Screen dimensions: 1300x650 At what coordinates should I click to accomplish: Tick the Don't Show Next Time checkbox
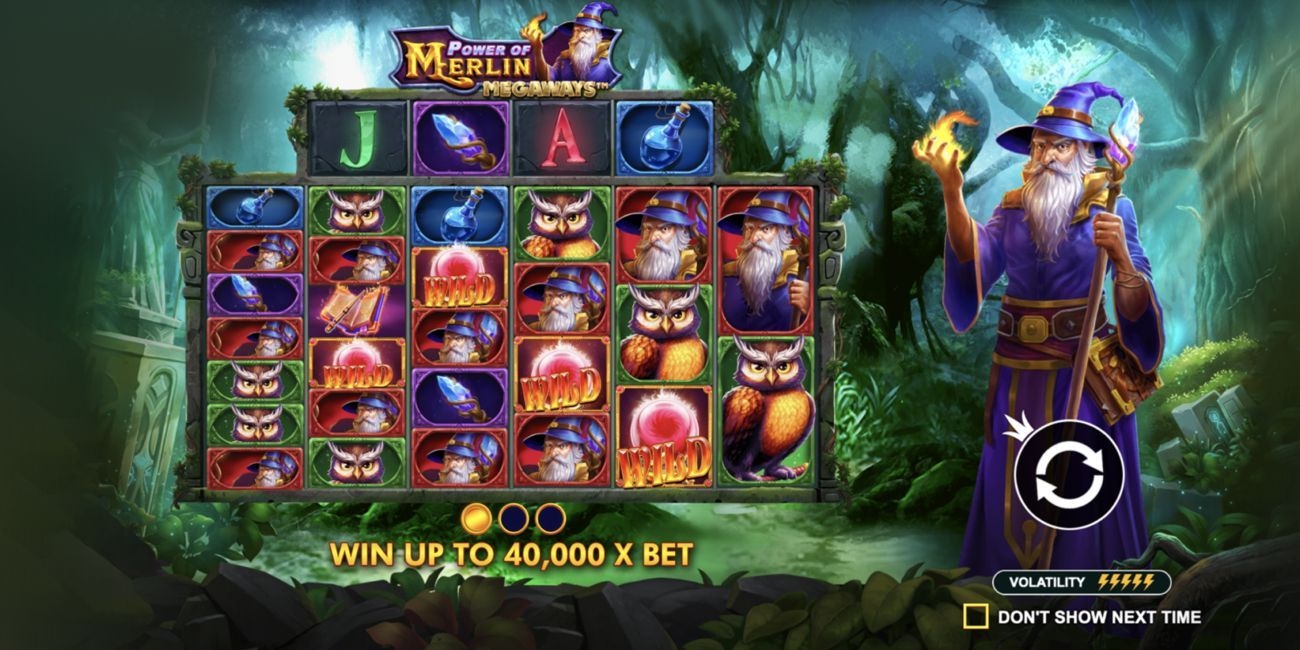(x=975, y=616)
